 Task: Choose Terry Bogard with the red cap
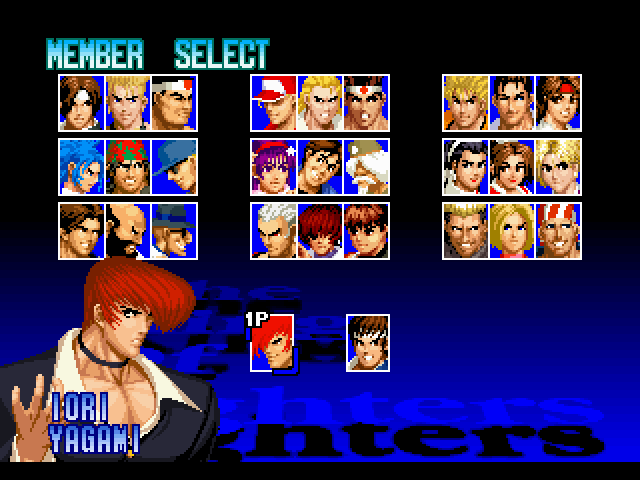point(273,101)
